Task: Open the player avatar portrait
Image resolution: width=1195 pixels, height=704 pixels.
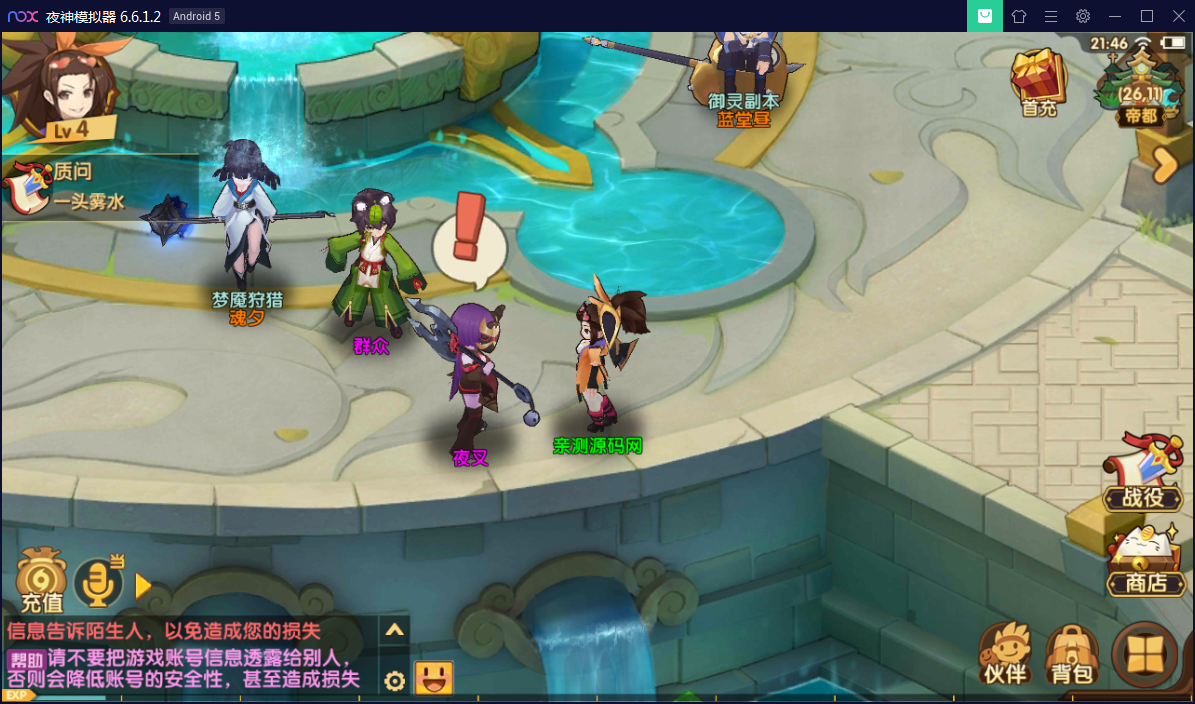Action: pos(62,87)
